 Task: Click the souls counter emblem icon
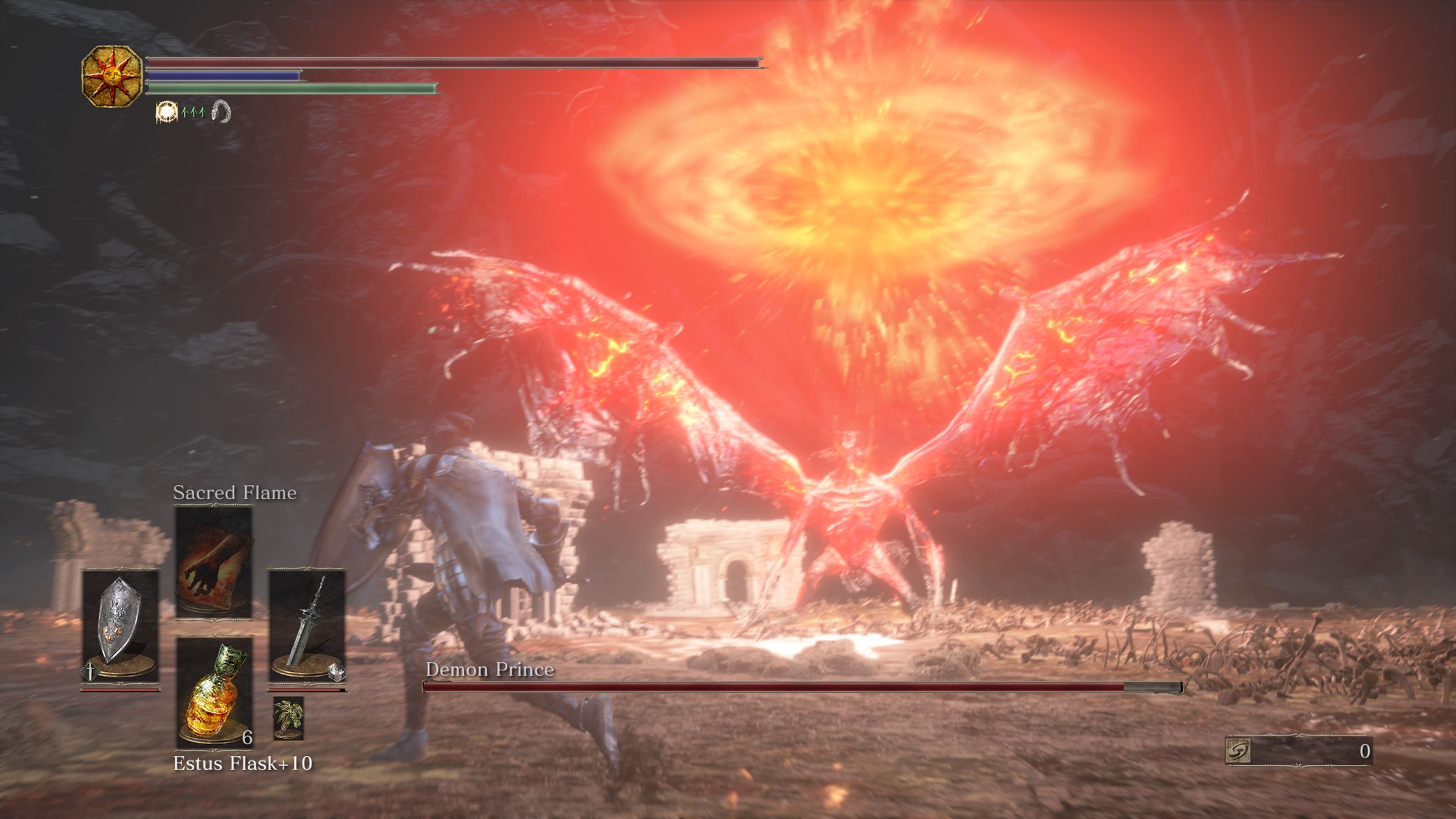point(1238,751)
